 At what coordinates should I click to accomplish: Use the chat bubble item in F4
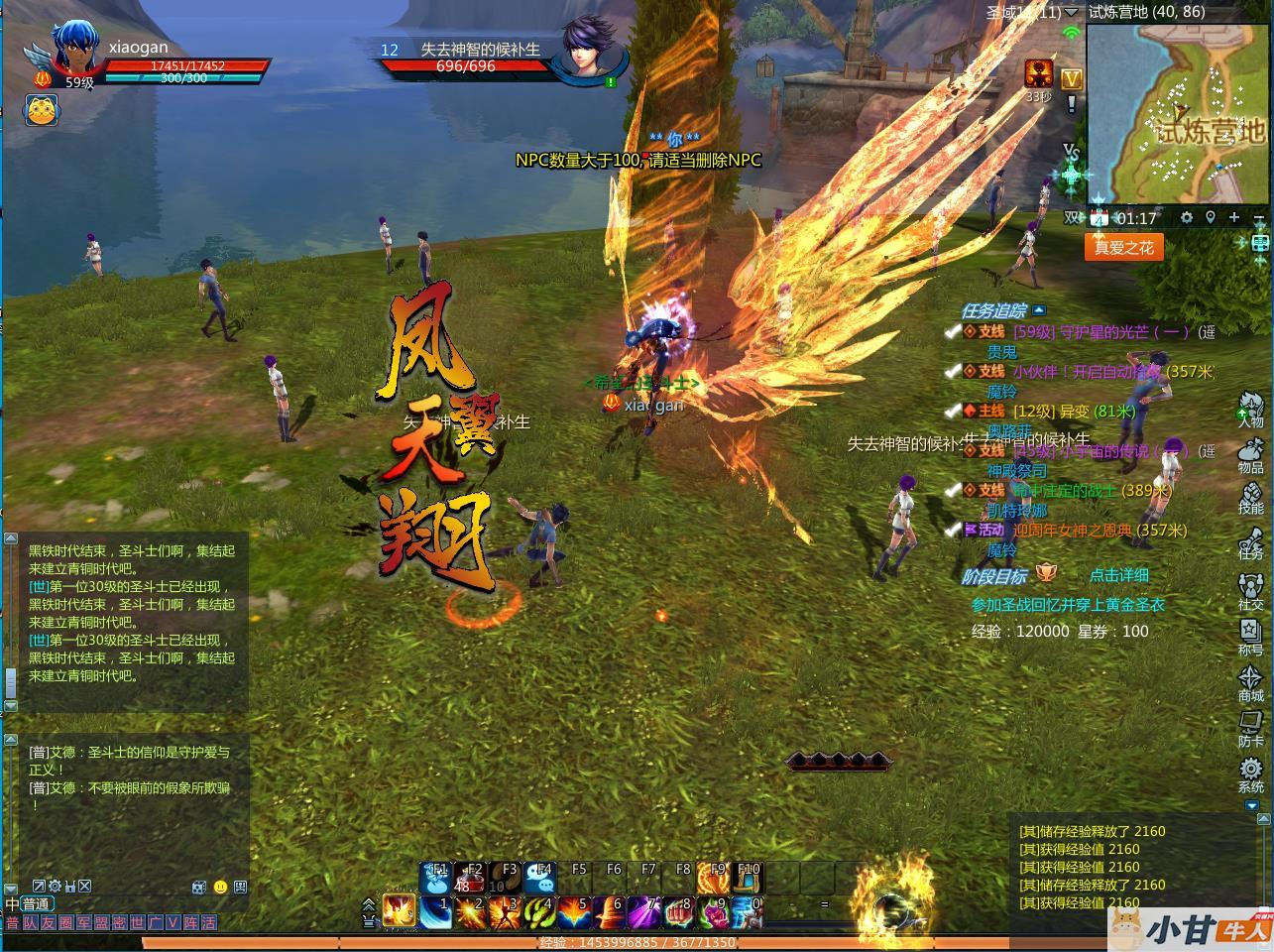coord(538,879)
